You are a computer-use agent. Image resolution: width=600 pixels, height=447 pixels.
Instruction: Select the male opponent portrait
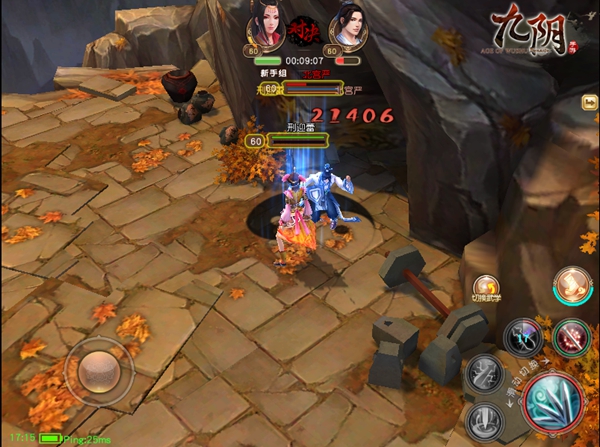pos(349,27)
